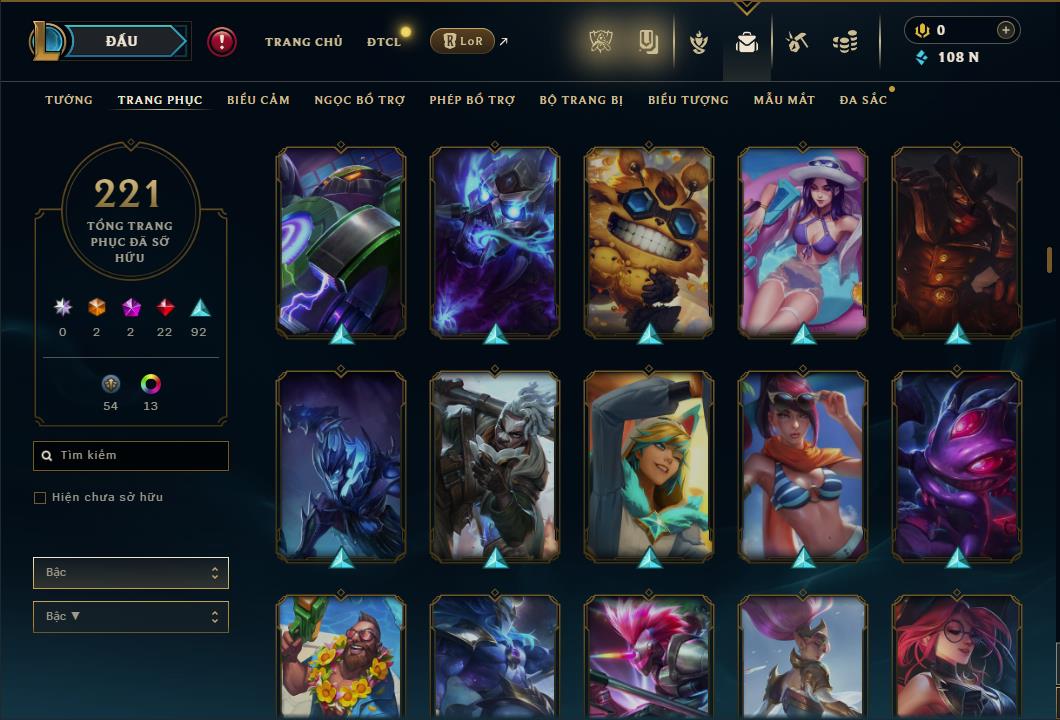Show the BỘ TRANG BỊ tab
This screenshot has height=720, width=1060.
581,100
